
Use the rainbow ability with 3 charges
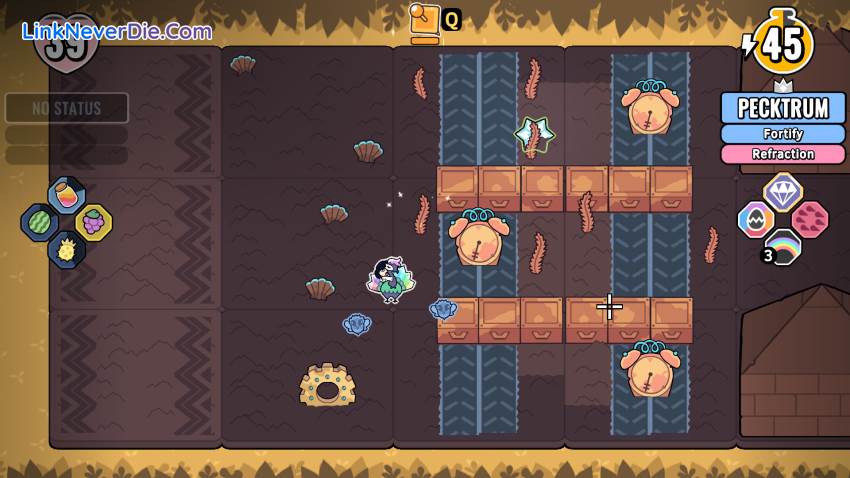coord(783,247)
